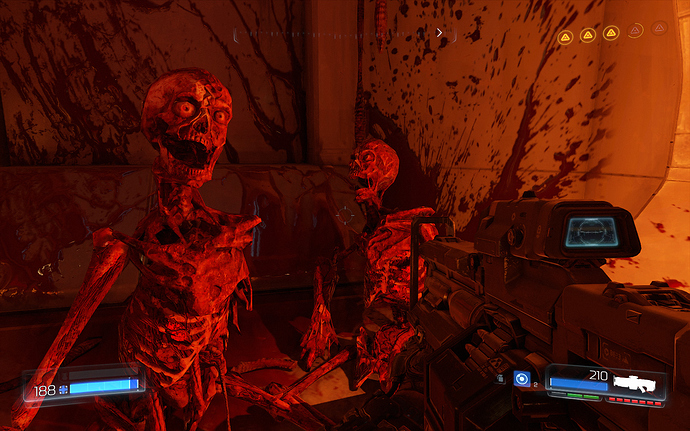Activate the blue circular equipment icon
This screenshot has height=431, width=690.
[521, 379]
